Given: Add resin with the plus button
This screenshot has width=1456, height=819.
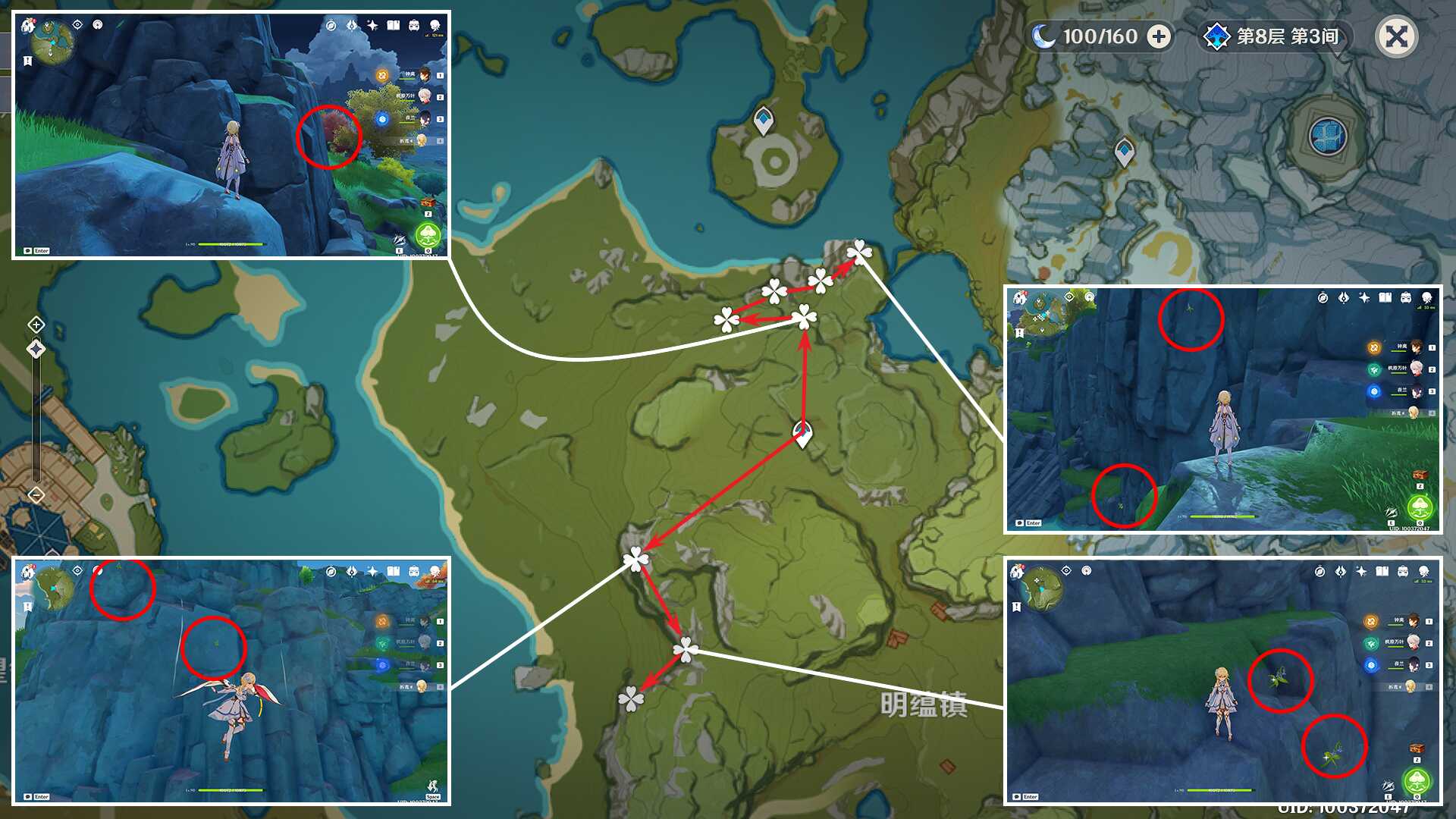Looking at the screenshot, I should 1158,36.
